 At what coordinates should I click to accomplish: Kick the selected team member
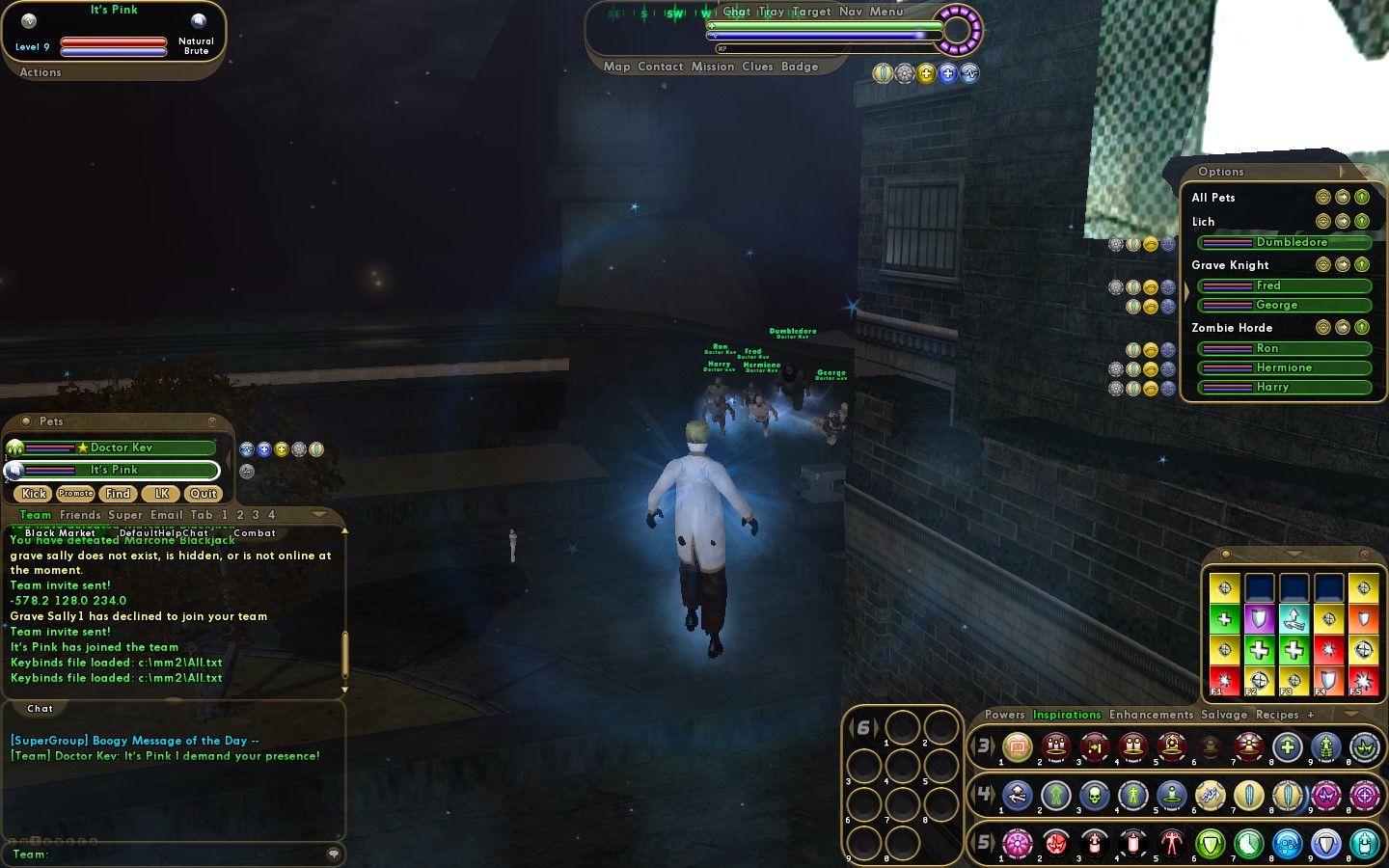pyautogui.click(x=34, y=494)
